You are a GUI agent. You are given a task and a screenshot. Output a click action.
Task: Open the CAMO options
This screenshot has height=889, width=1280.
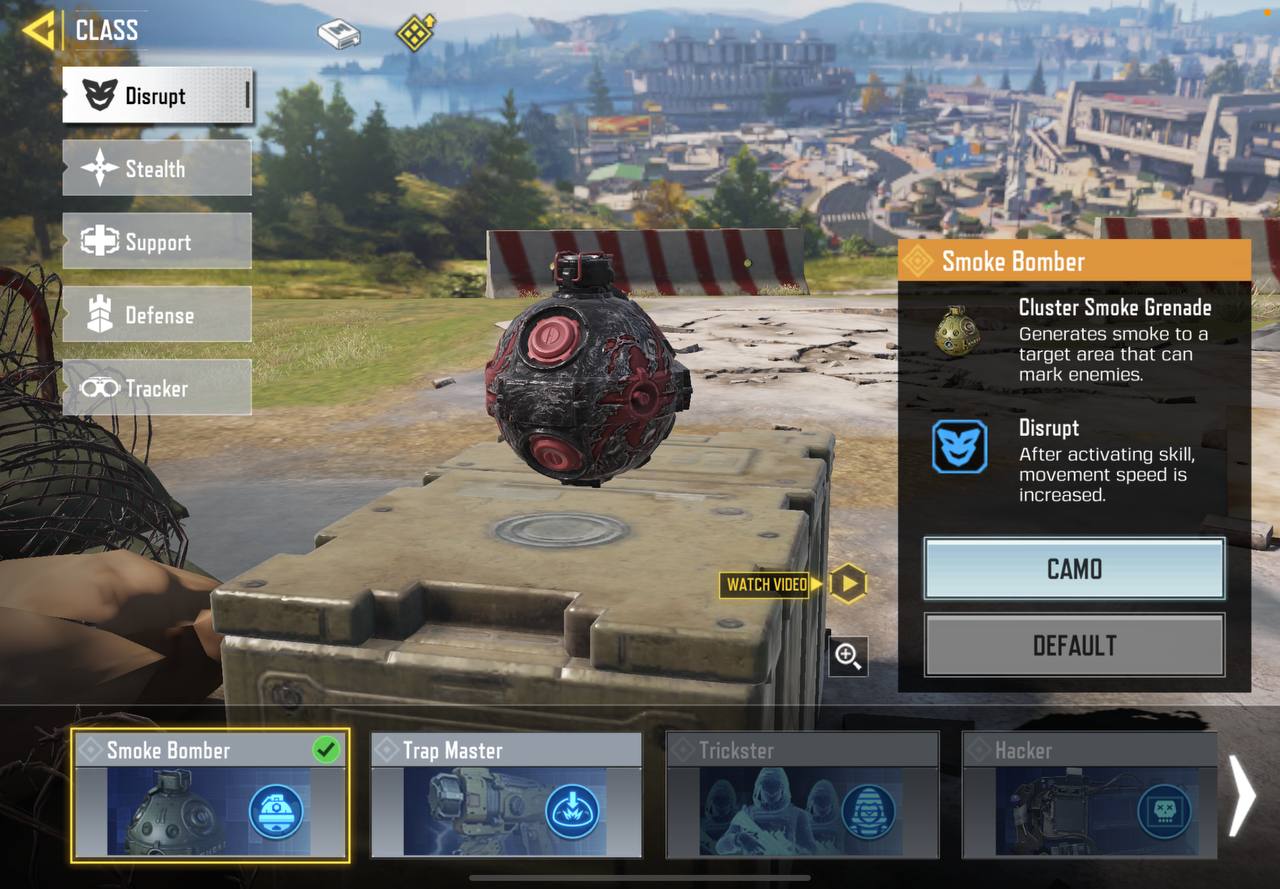(x=1074, y=569)
